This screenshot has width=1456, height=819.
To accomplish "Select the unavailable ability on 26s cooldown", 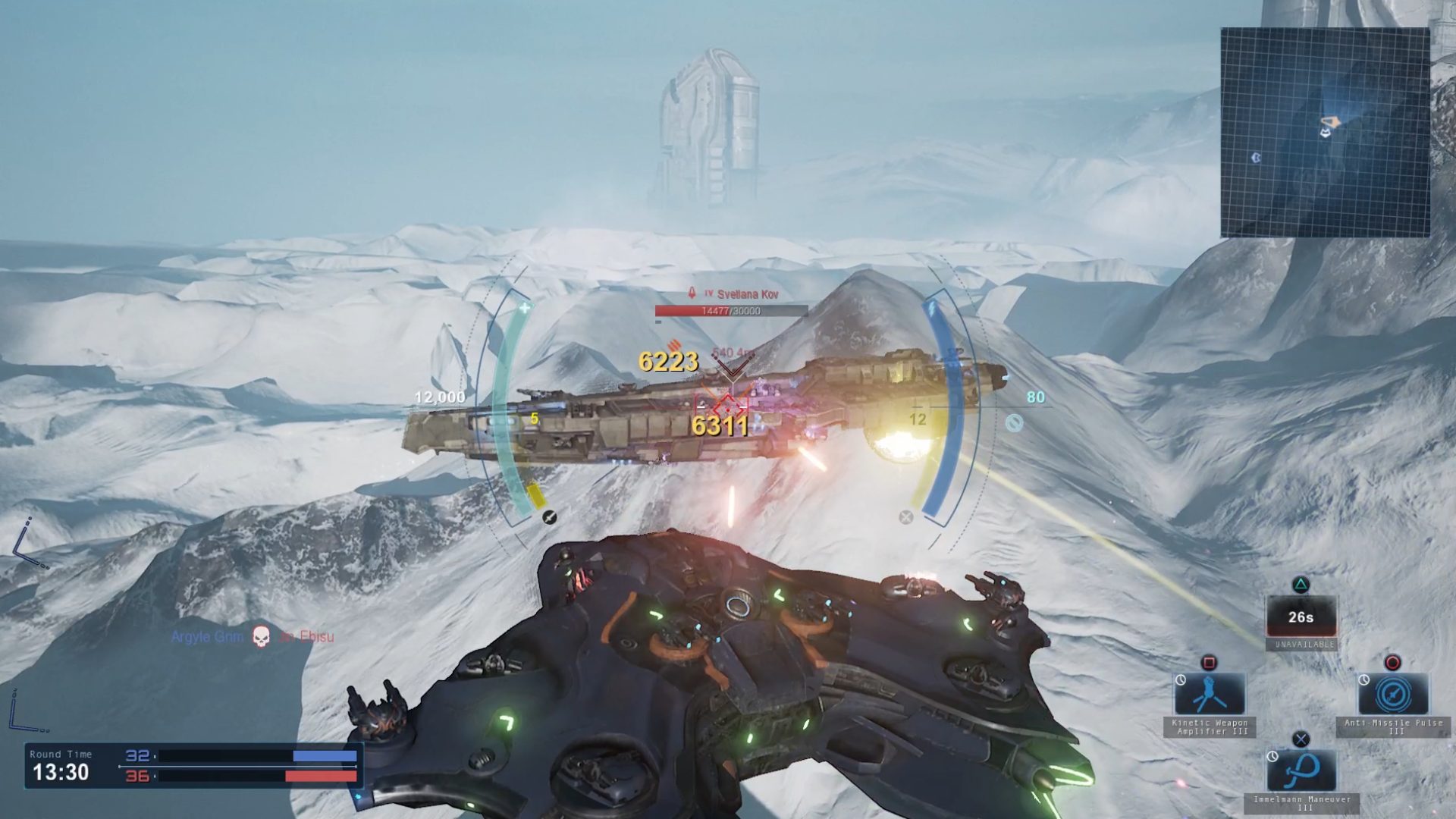I will (1301, 617).
